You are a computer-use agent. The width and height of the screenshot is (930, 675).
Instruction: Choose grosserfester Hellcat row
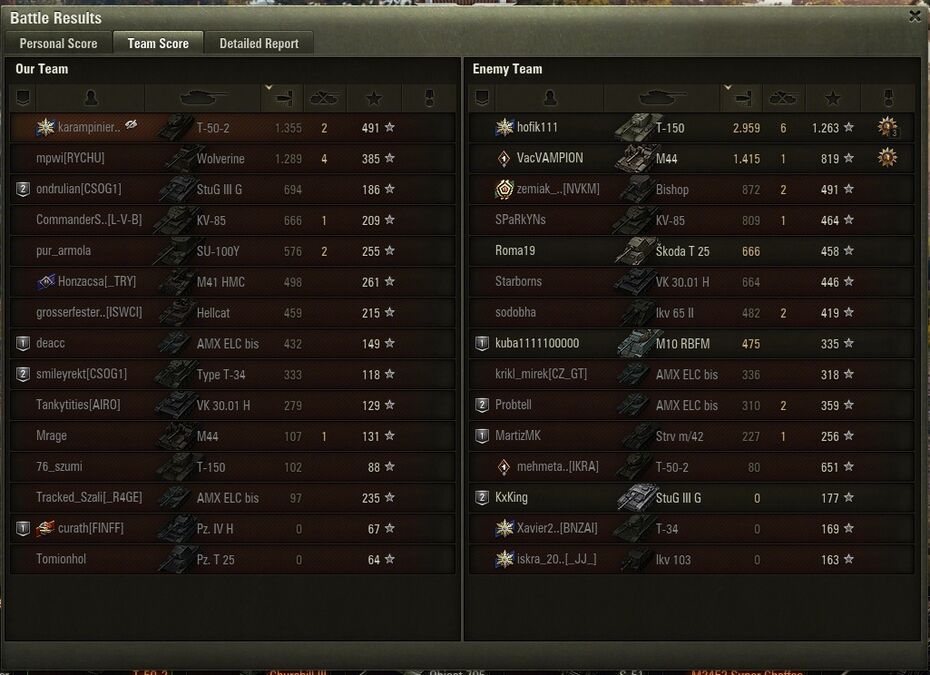pyautogui.click(x=232, y=313)
